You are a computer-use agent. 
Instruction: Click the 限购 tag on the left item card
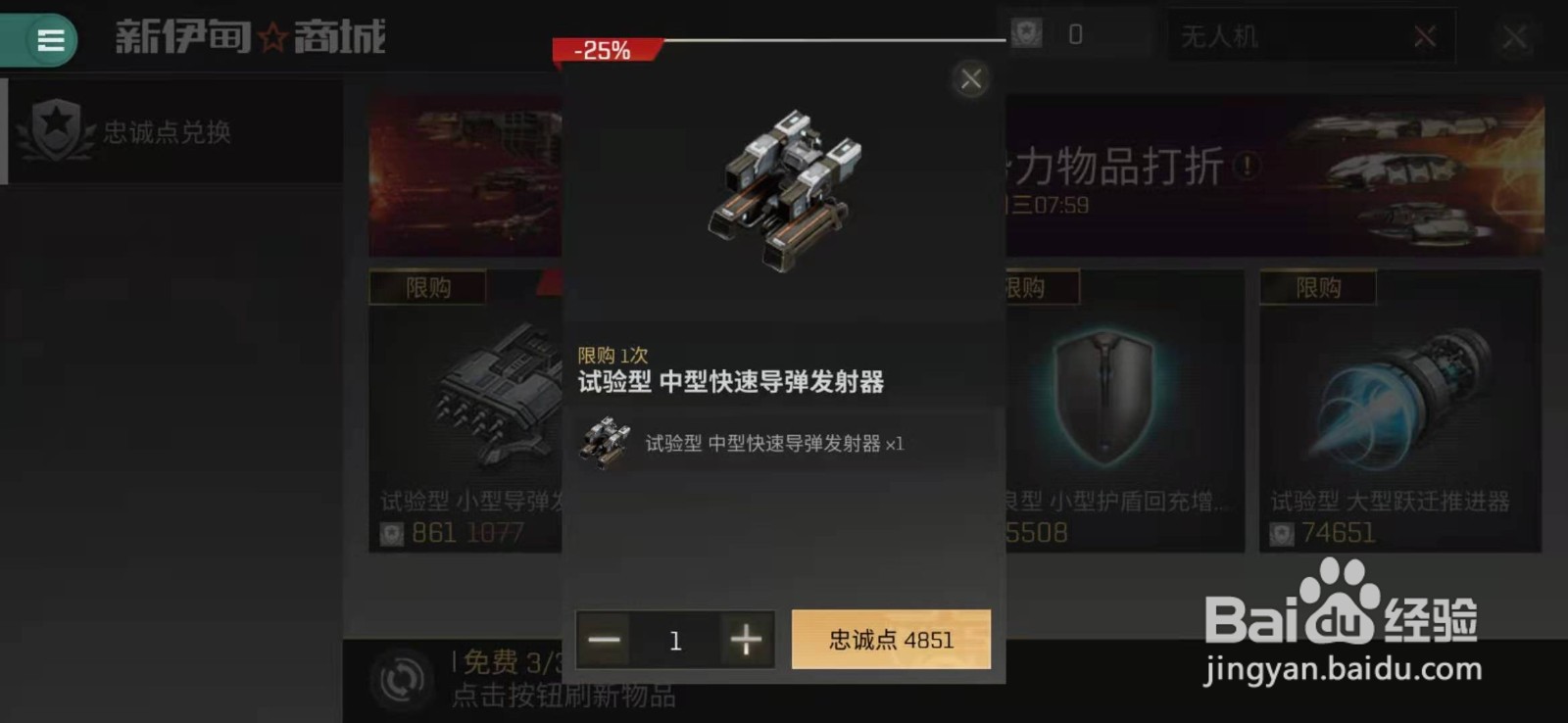click(x=427, y=287)
